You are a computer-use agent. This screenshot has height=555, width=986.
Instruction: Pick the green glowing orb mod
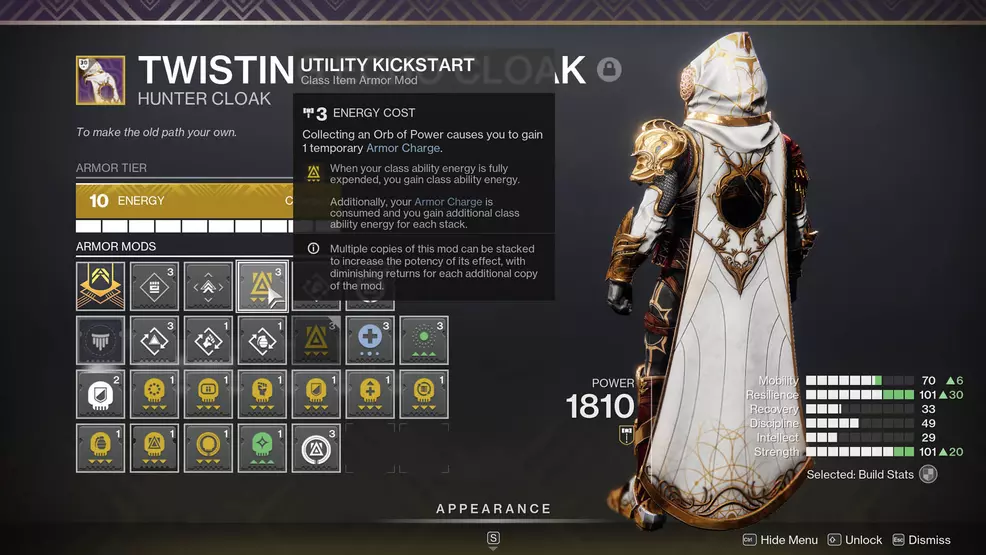423,340
